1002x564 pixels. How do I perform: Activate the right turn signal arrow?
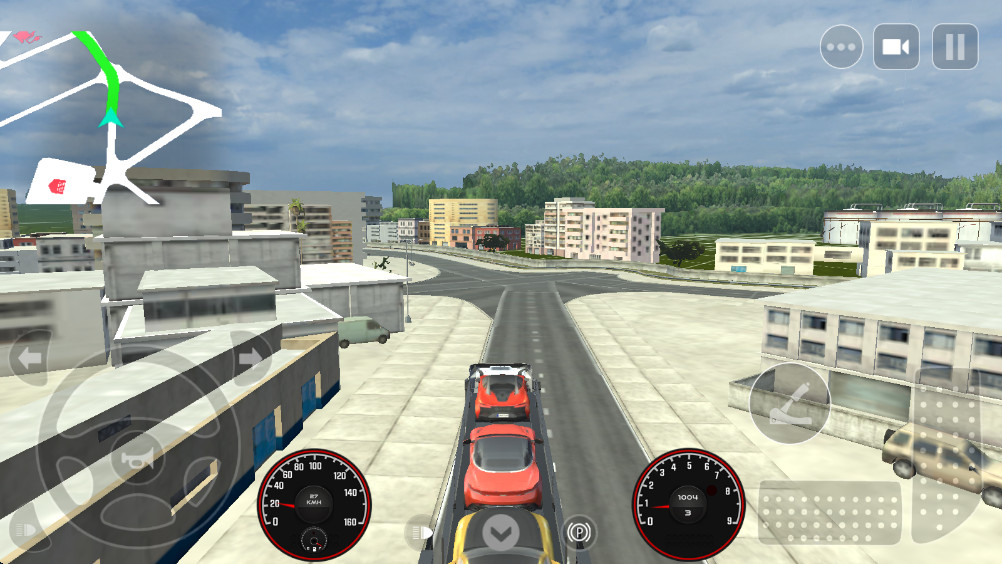tap(250, 357)
